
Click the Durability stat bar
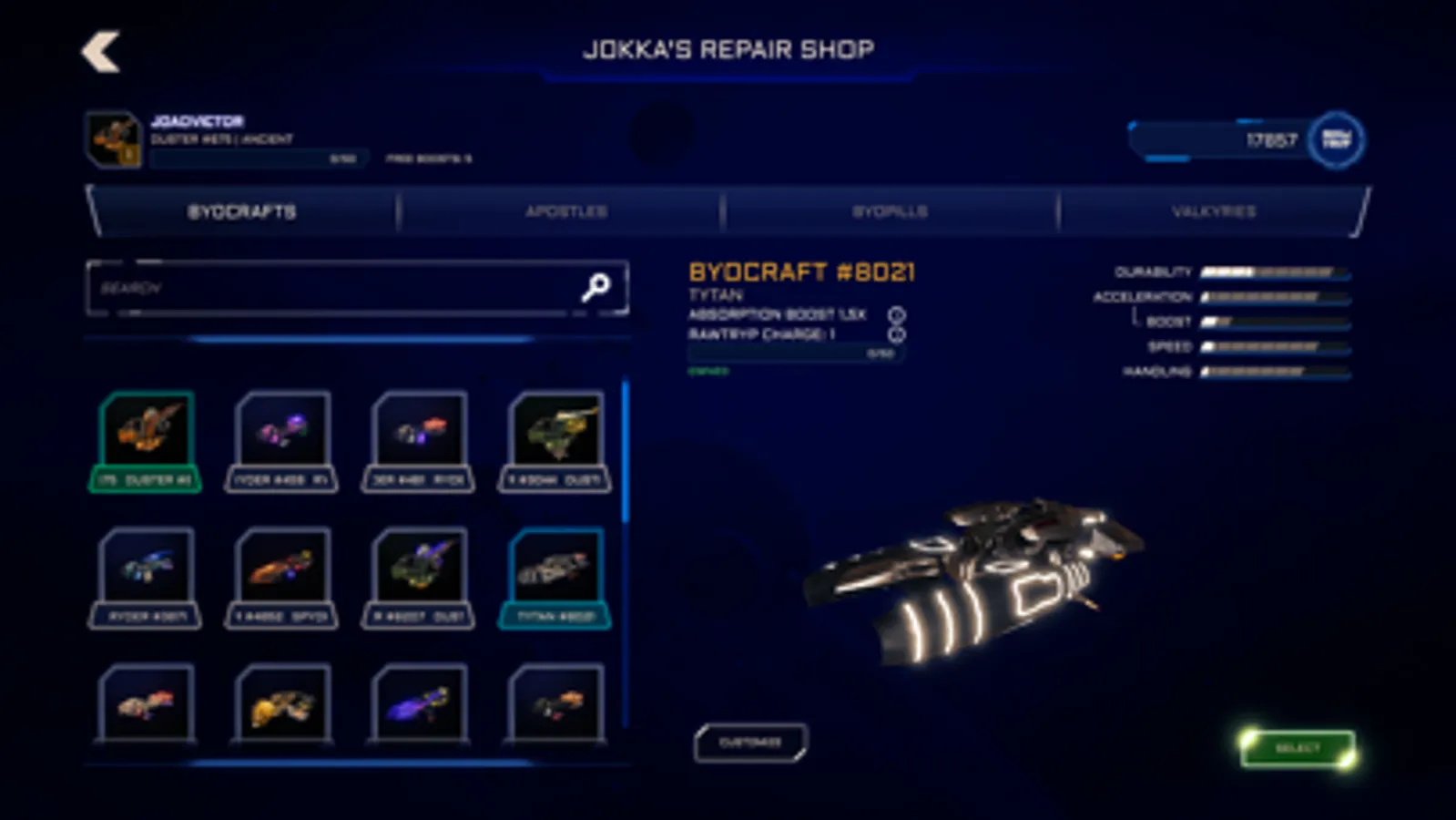1273,270
